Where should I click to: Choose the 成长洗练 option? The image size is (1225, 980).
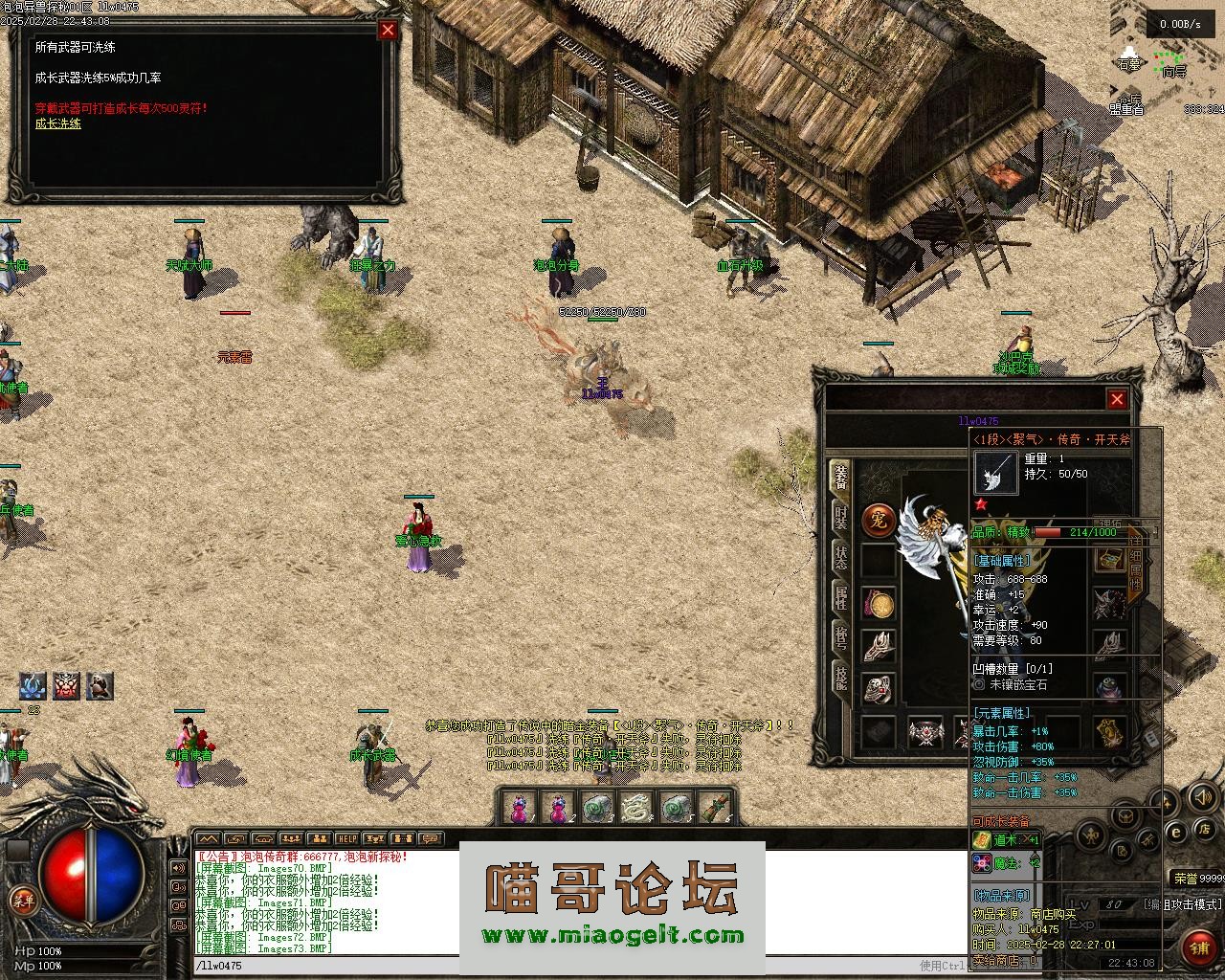(x=58, y=123)
